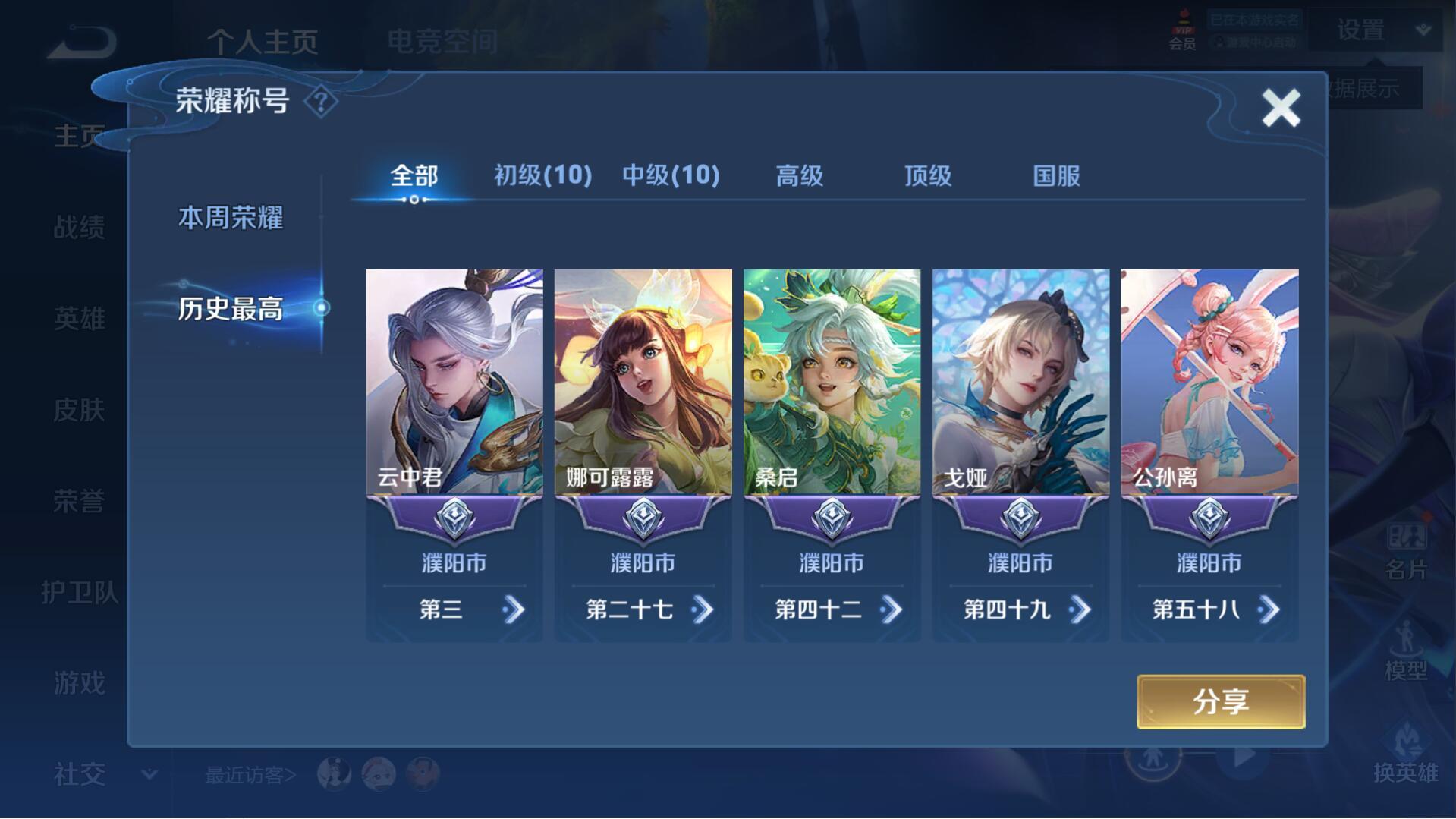Tap the gold 分享 share button
Viewport: 1456px width, 819px height.
1220,702
